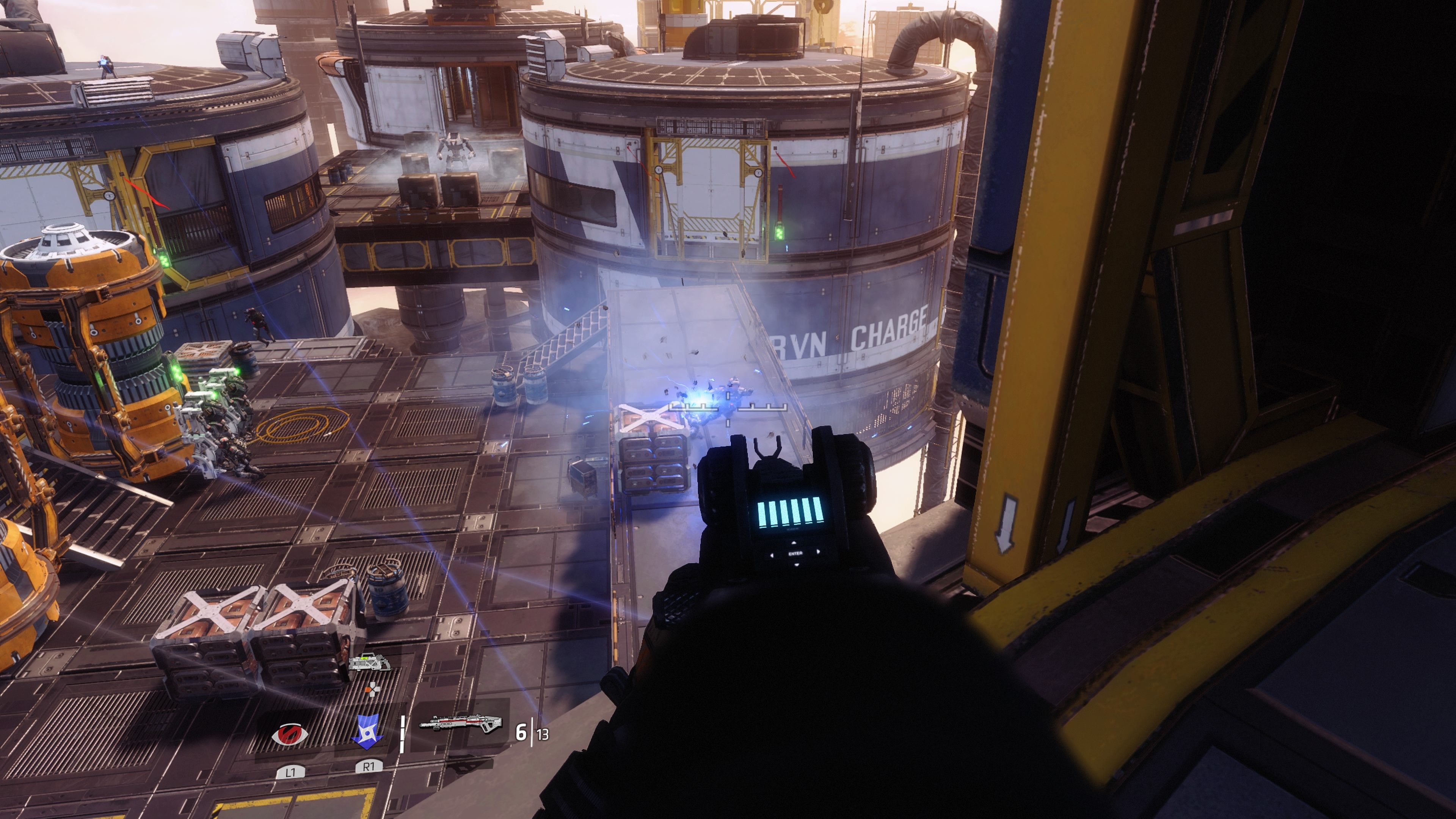Expand the up arrow above the ENTER key
Image resolution: width=1456 pixels, height=819 pixels.
click(794, 543)
